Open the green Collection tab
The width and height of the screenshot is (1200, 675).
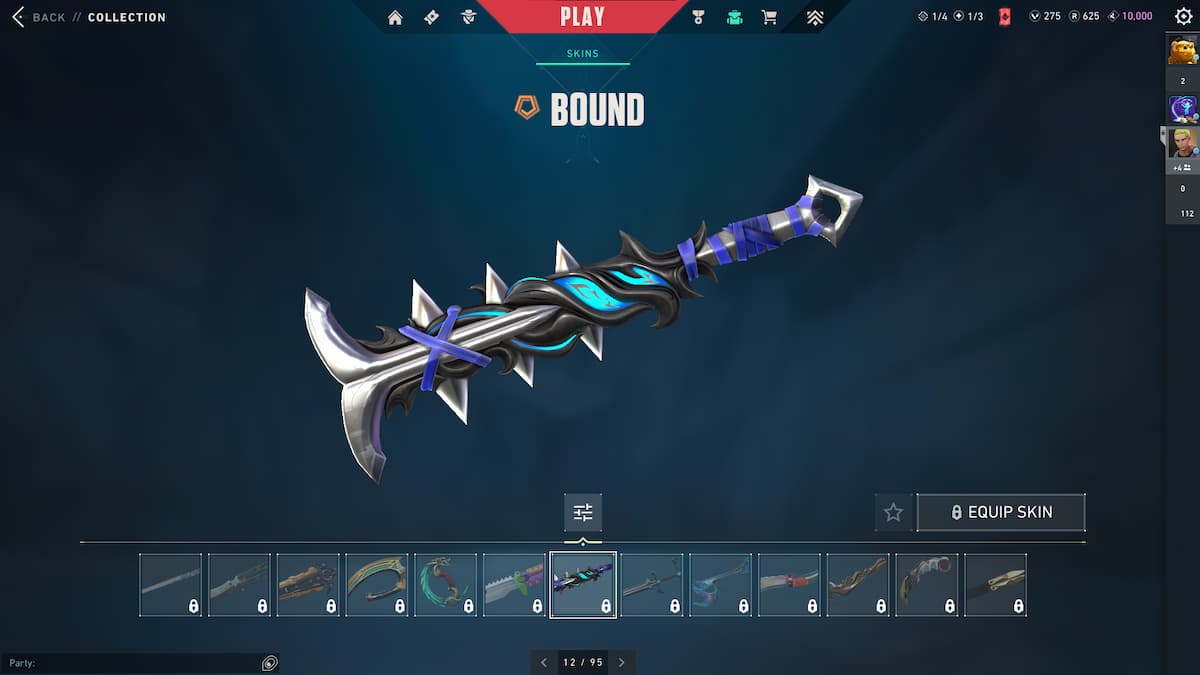734,17
